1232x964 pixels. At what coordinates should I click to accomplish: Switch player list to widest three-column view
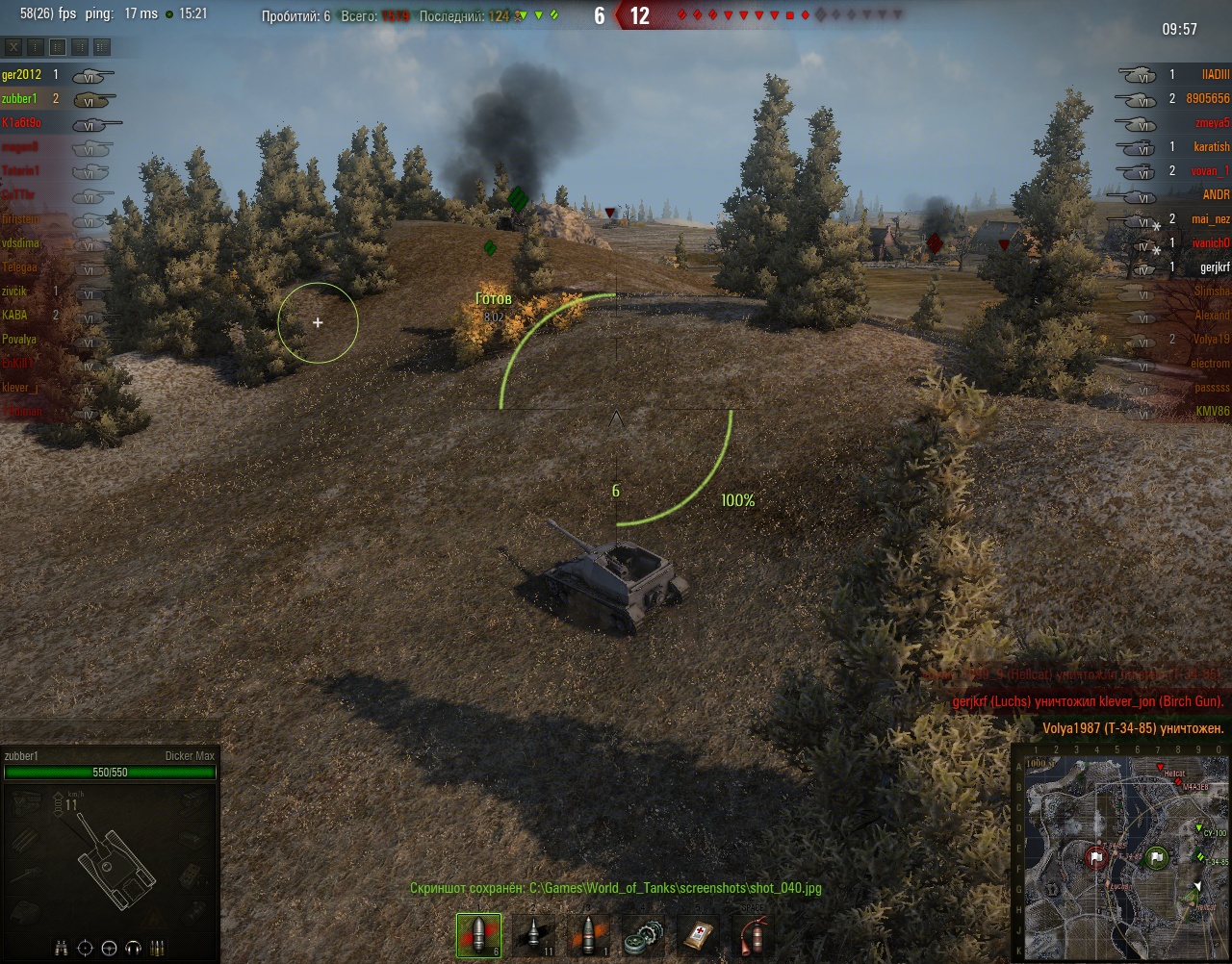102,47
